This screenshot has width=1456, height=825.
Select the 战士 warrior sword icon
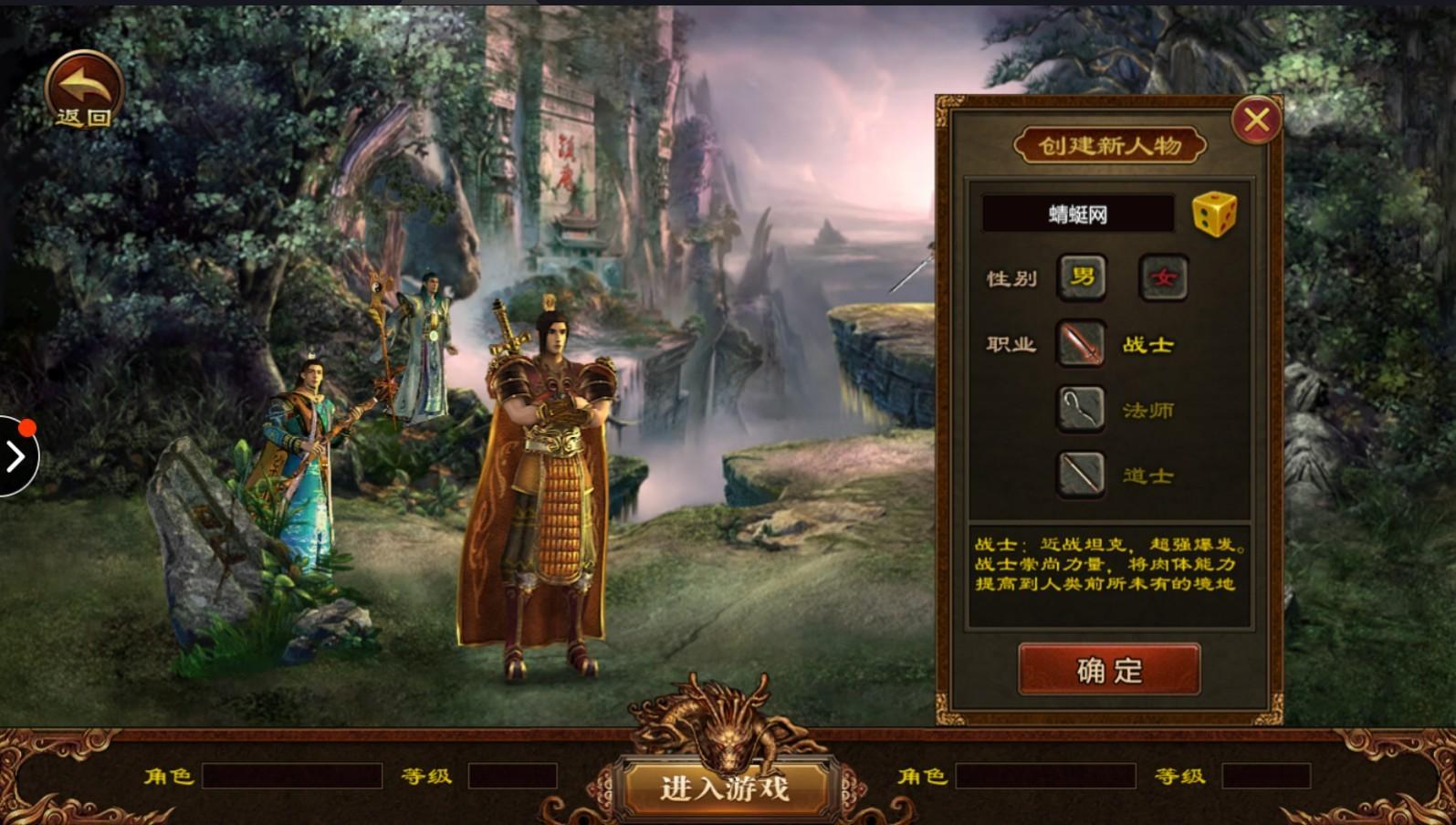click(x=1081, y=344)
